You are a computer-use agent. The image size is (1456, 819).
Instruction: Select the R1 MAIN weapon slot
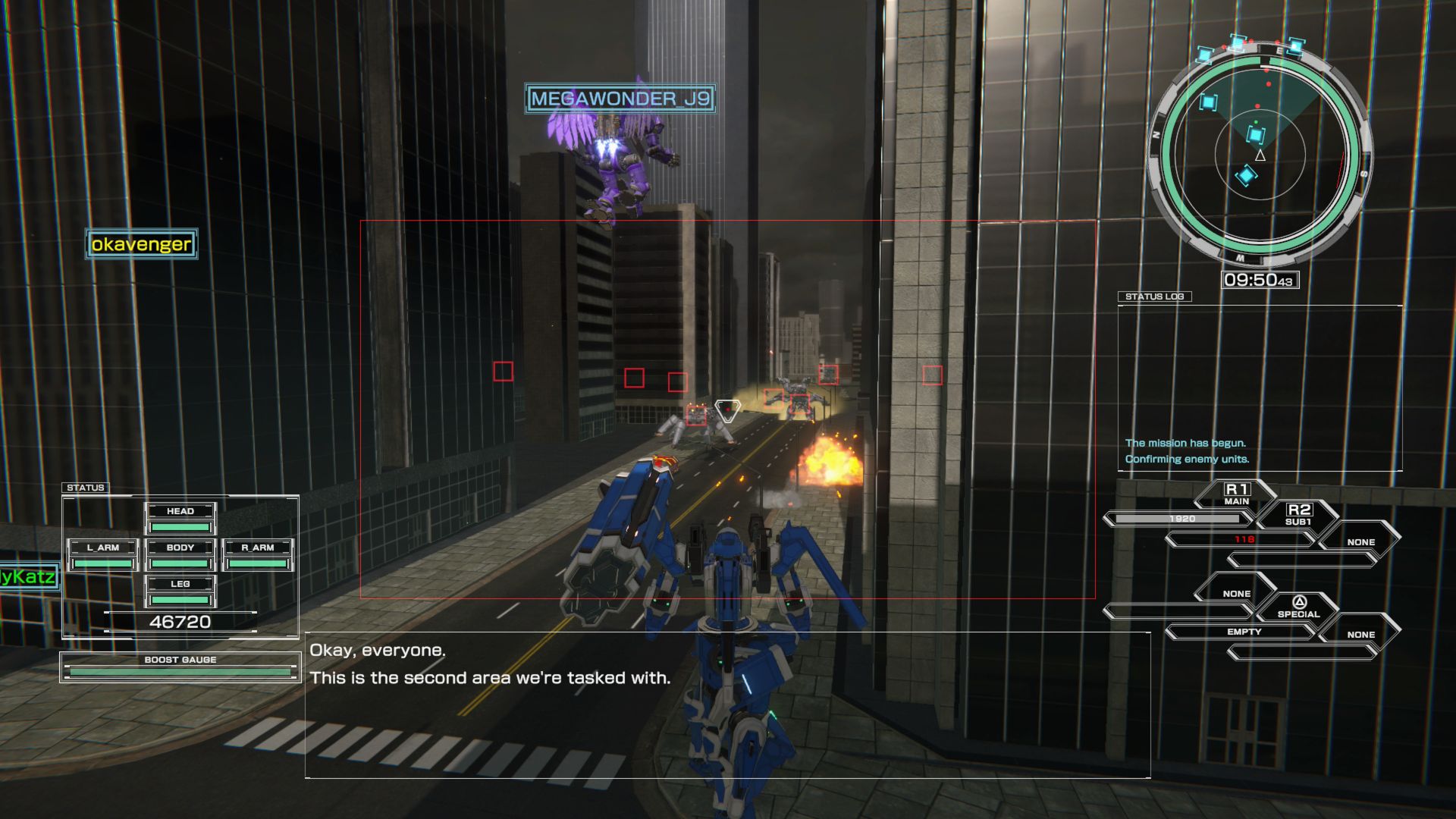(x=1237, y=491)
